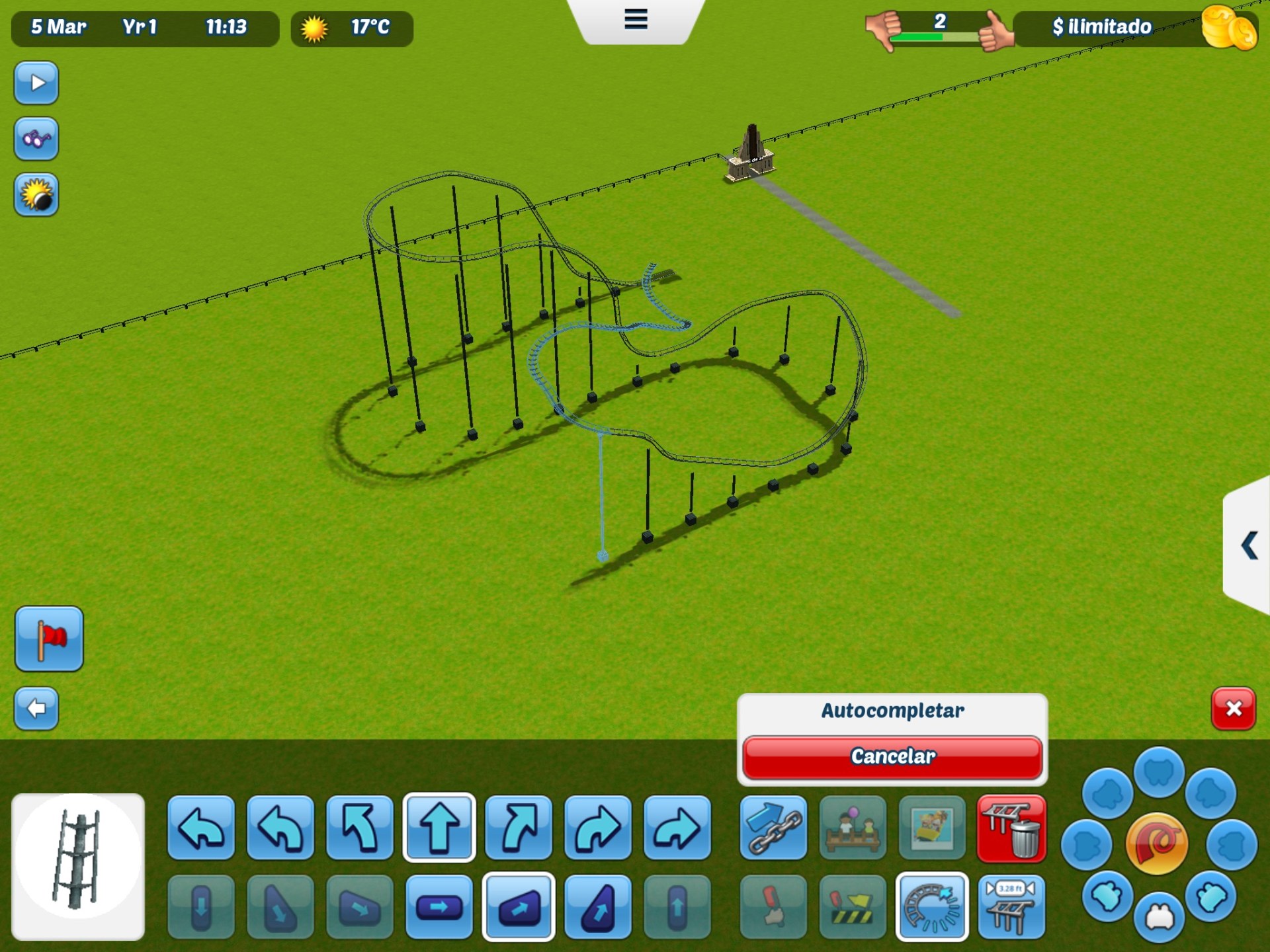Click the red delete track section icon

(x=1011, y=830)
